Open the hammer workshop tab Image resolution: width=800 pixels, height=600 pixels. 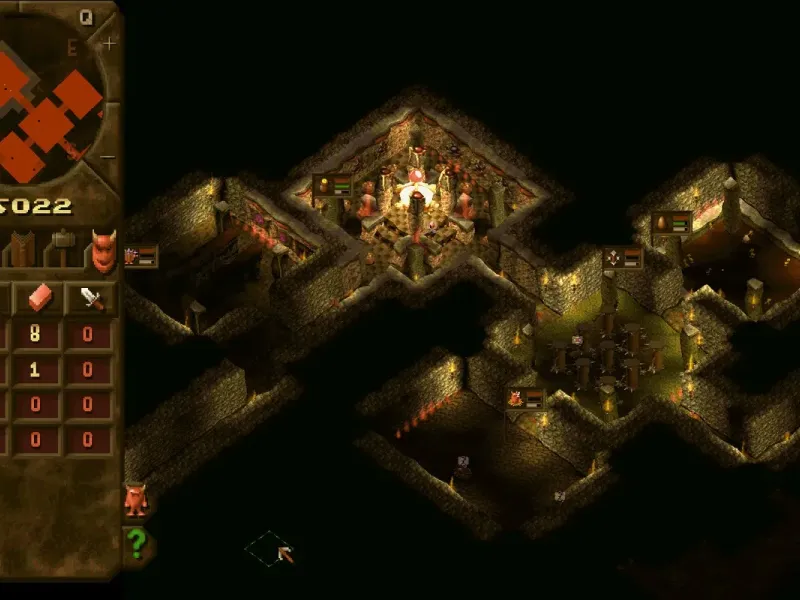coord(63,246)
